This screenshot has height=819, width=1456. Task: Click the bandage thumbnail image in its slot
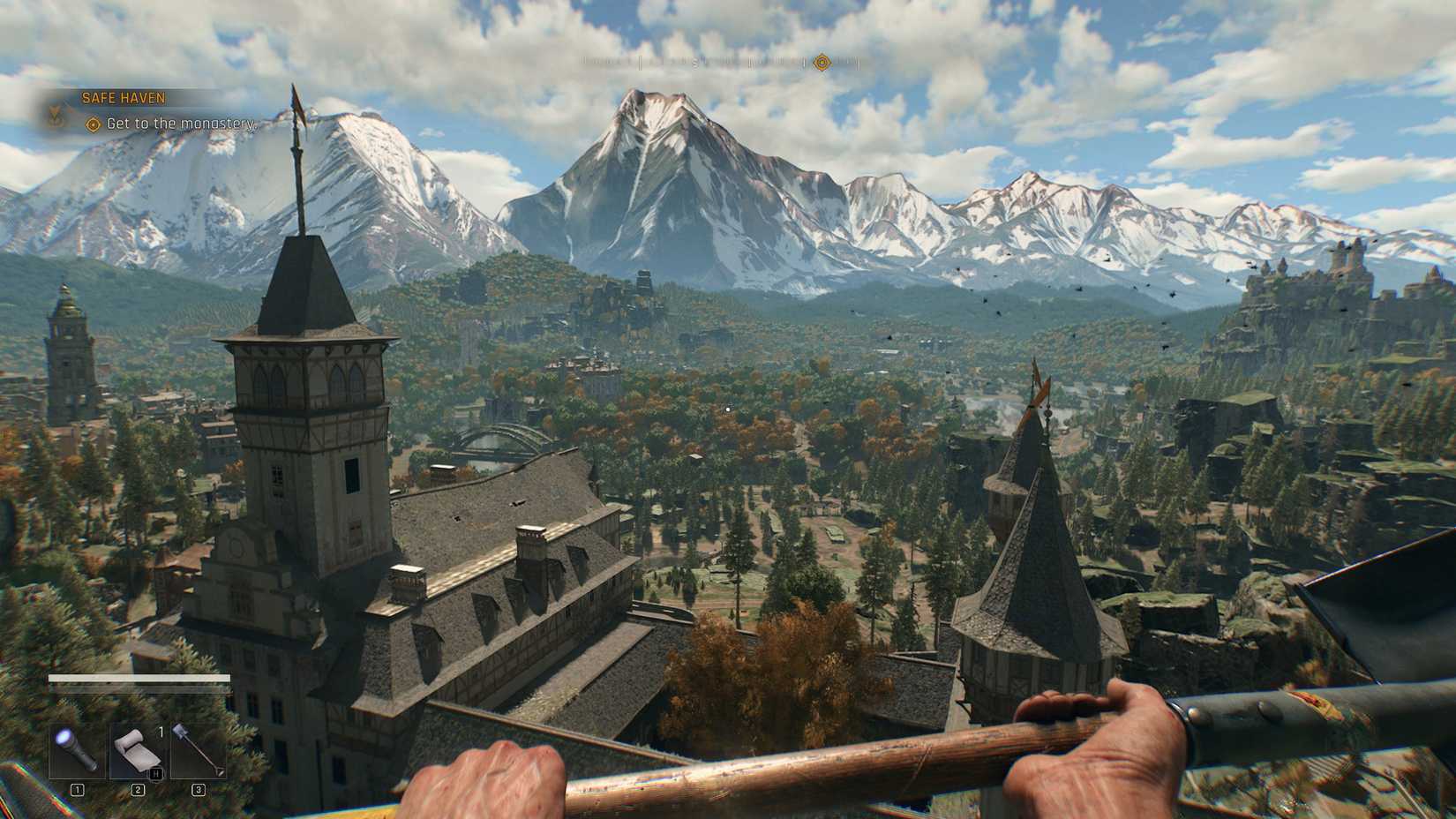pos(137,752)
